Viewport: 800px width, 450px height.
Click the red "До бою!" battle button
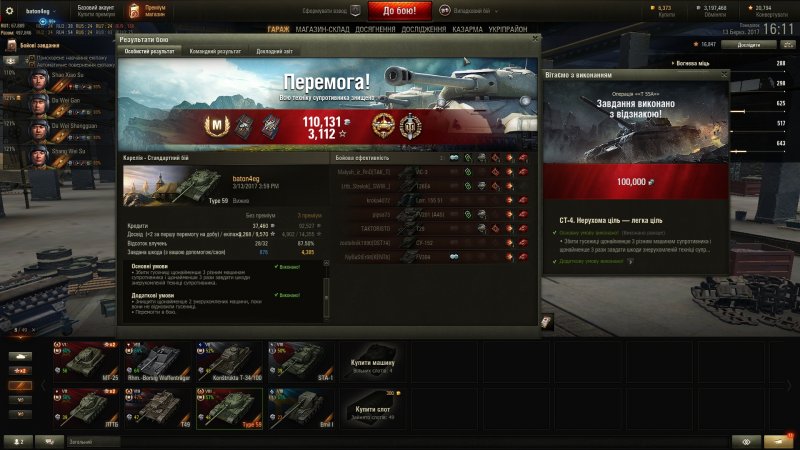click(407, 11)
